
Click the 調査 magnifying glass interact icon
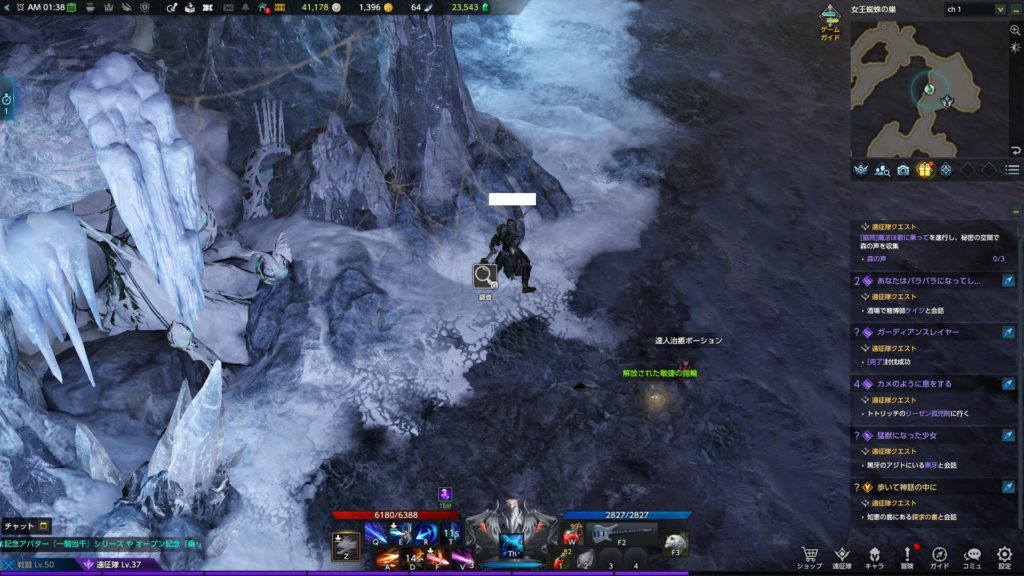pyautogui.click(x=485, y=276)
